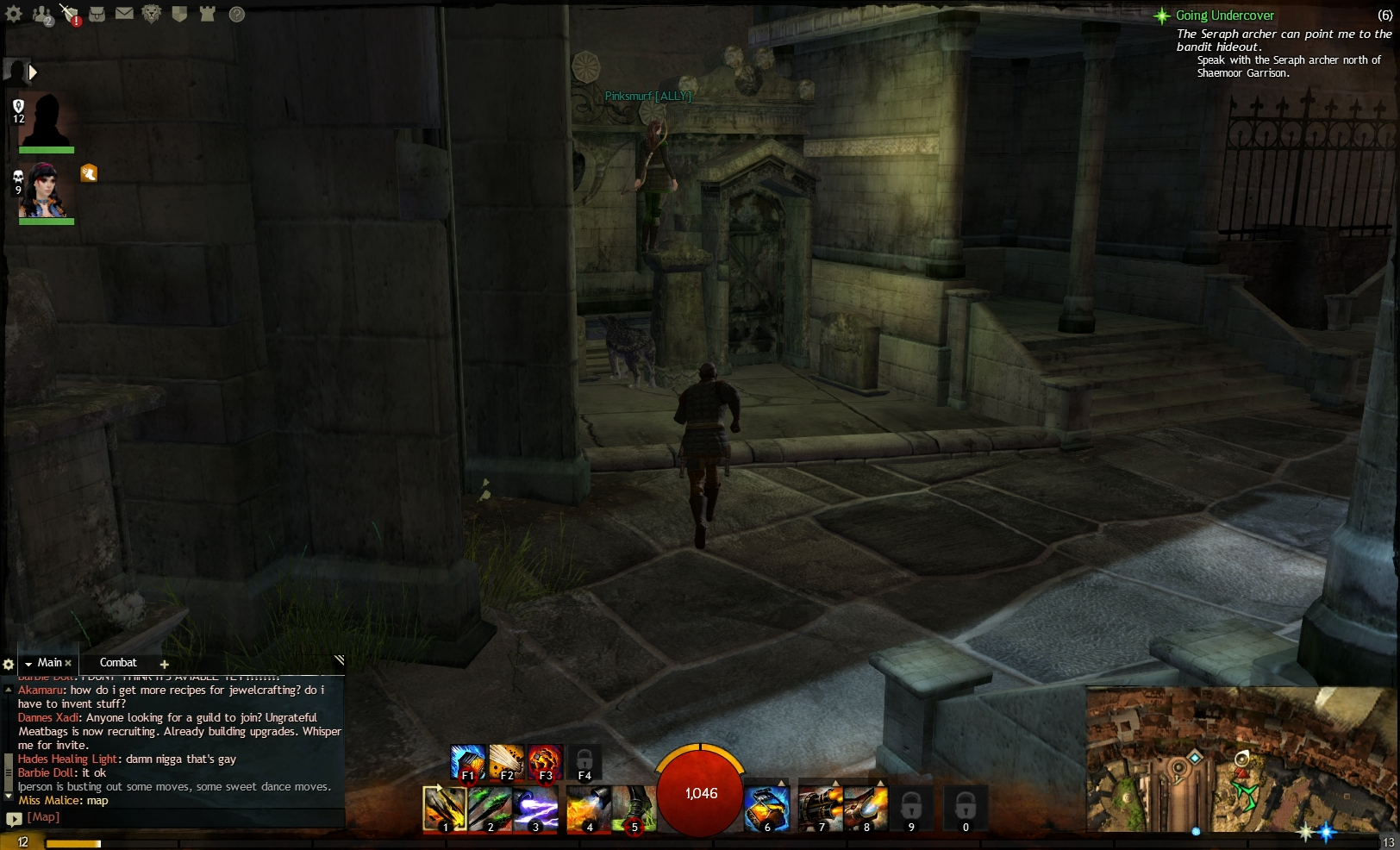Collapse the chat window with the arrow toggle

(338, 660)
